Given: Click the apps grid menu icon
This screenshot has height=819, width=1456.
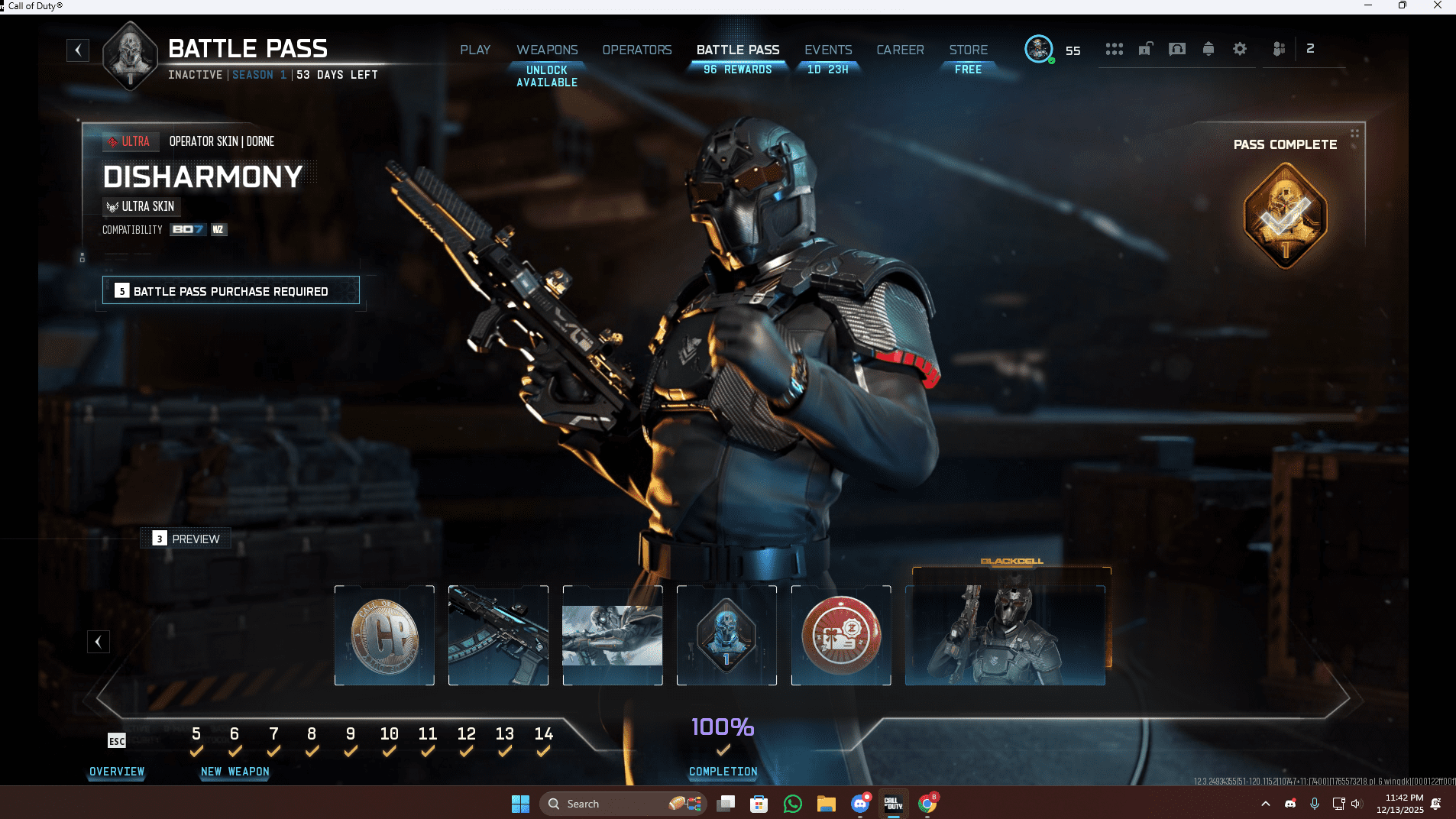Looking at the screenshot, I should (x=1115, y=48).
